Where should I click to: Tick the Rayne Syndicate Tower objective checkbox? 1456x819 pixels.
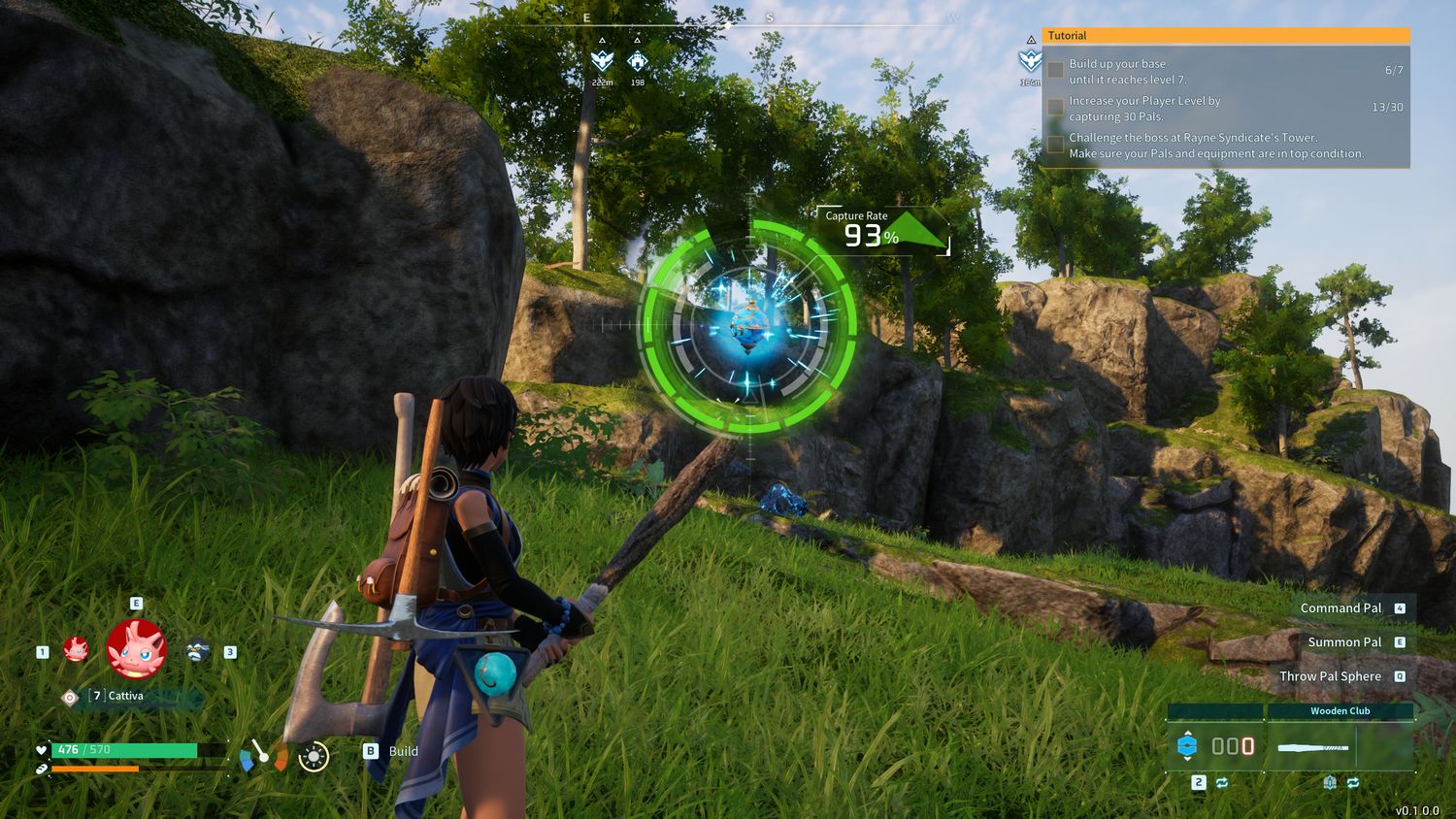click(x=1055, y=145)
